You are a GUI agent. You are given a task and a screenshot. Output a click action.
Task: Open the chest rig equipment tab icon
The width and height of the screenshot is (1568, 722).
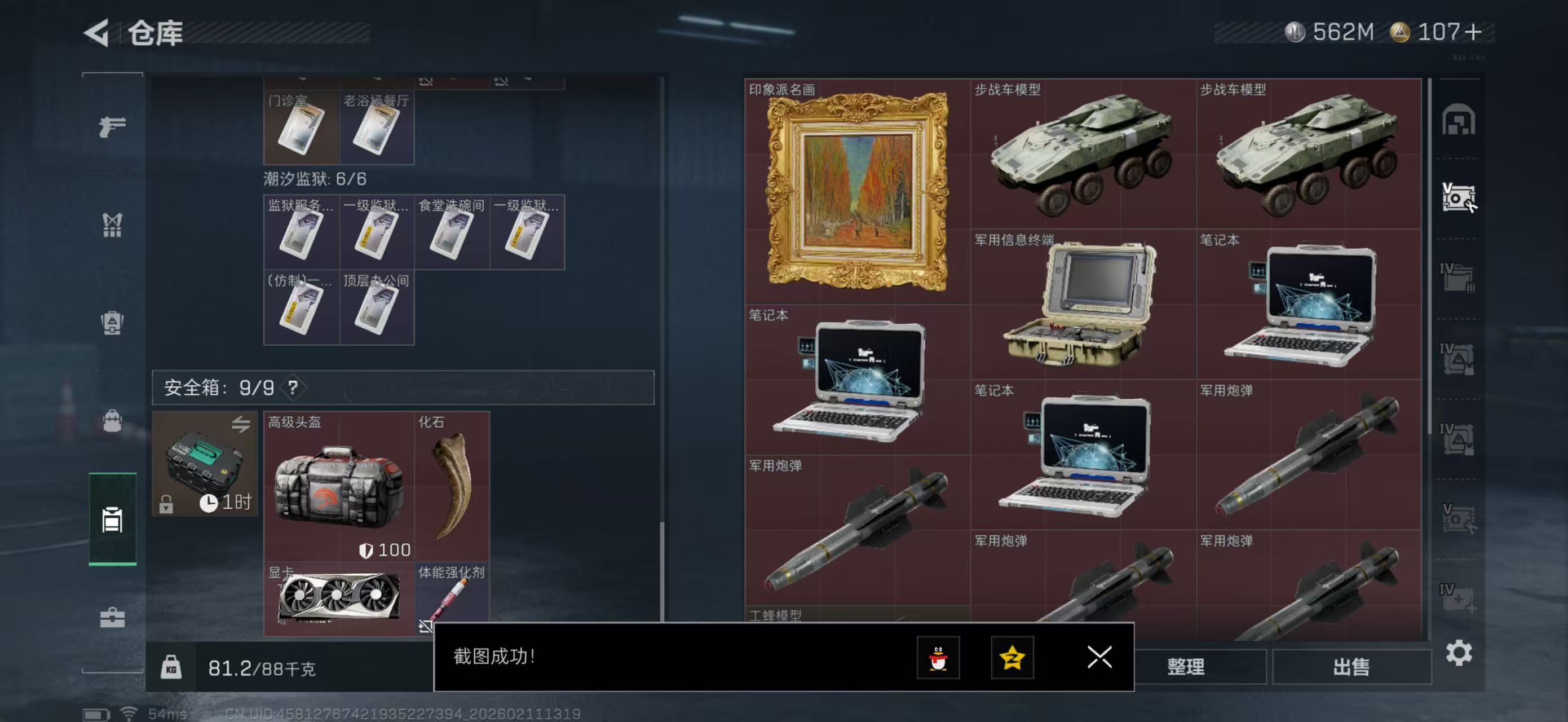tap(112, 224)
